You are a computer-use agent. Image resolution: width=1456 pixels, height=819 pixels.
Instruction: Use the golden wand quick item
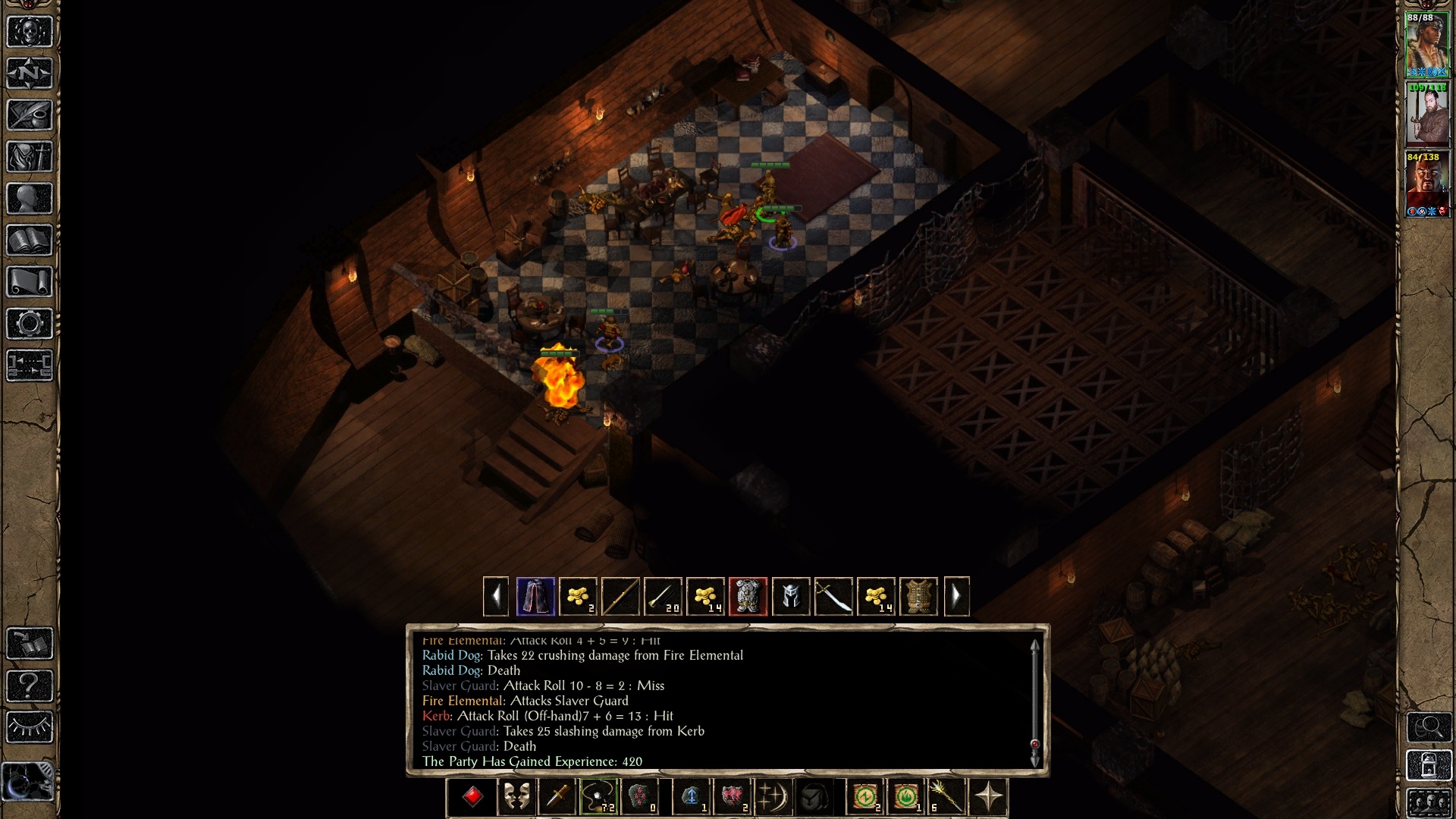click(x=946, y=798)
